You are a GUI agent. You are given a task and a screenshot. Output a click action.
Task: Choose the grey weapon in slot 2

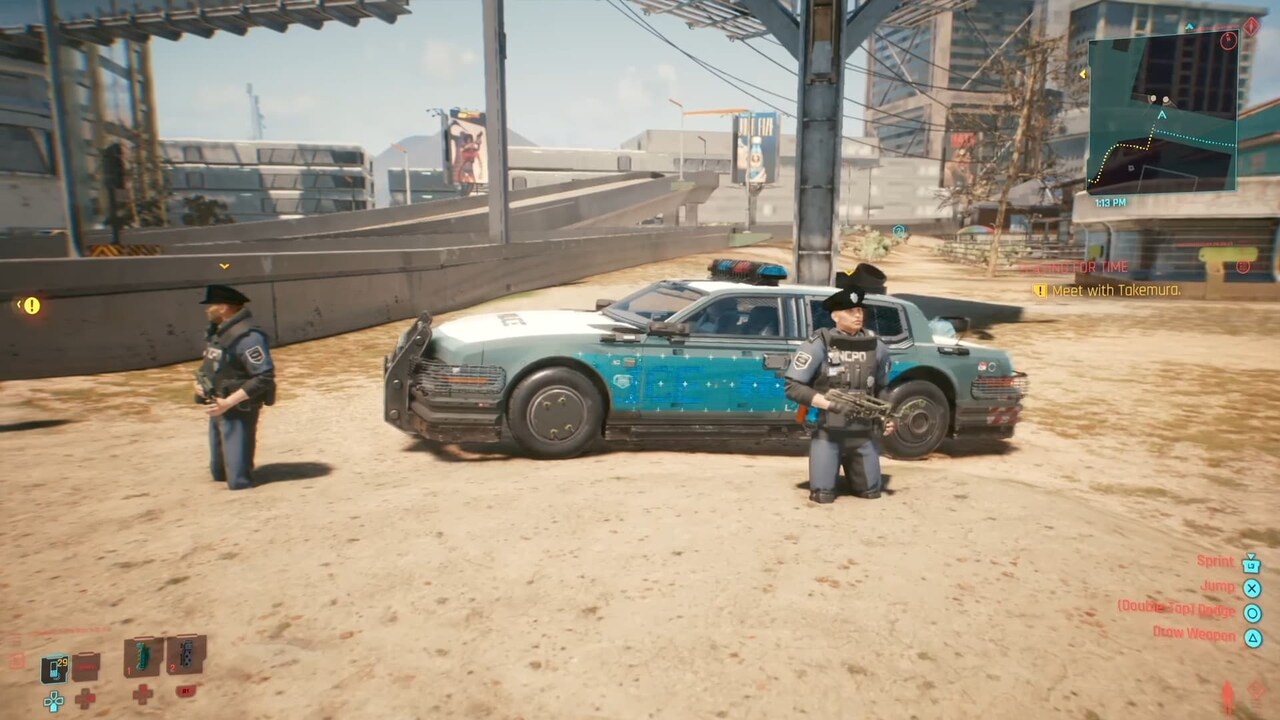pos(186,655)
